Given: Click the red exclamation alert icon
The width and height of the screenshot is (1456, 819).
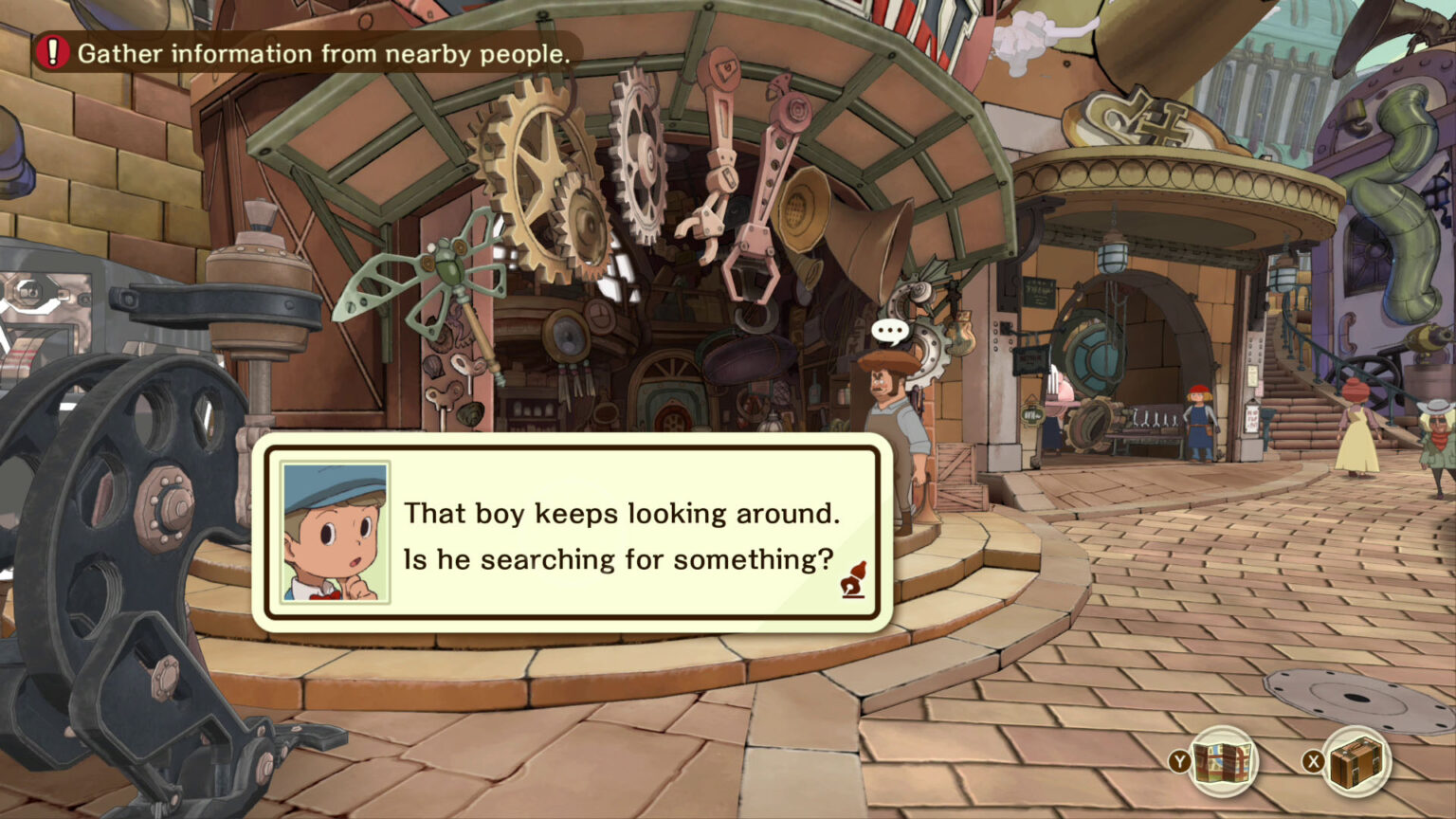Looking at the screenshot, I should (53, 54).
